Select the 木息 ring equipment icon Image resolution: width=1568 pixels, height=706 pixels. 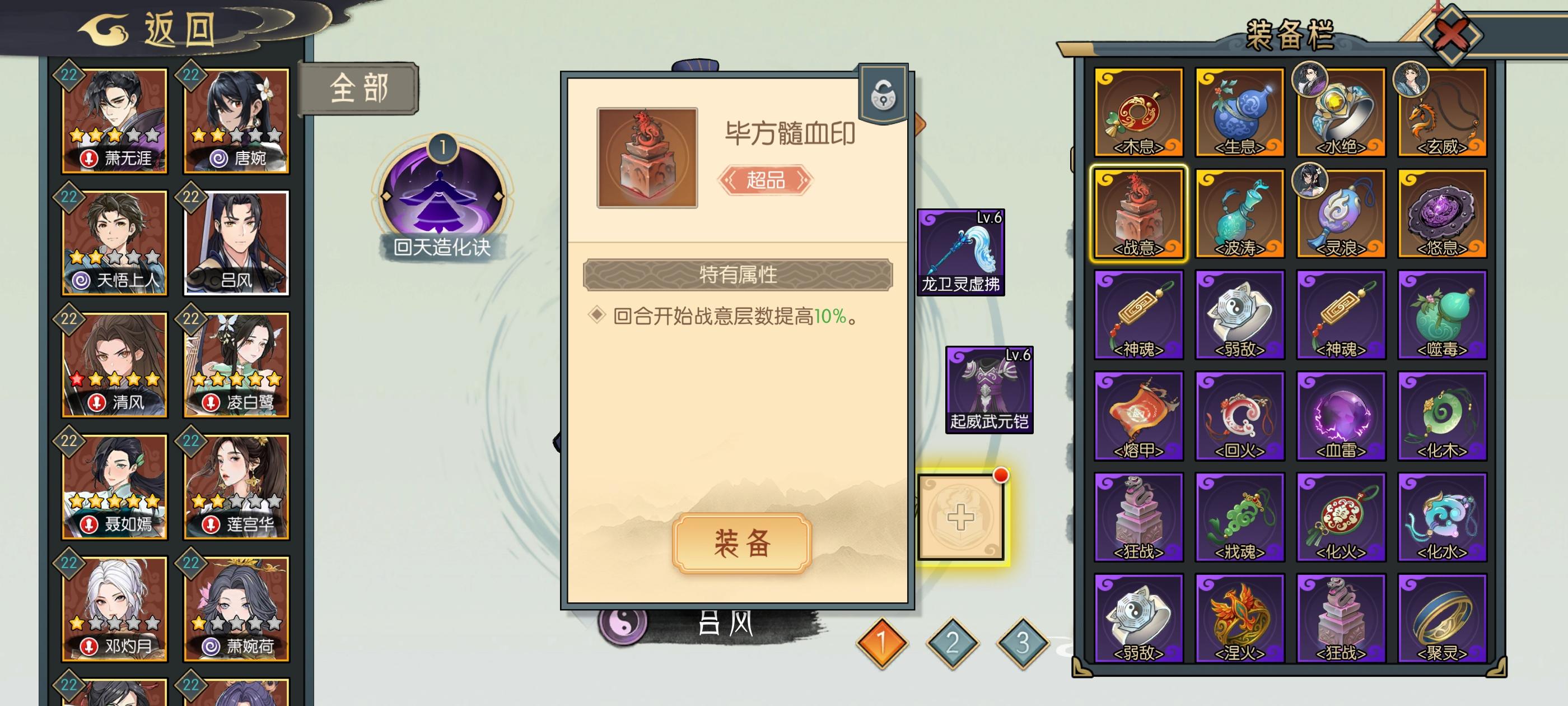1140,113
